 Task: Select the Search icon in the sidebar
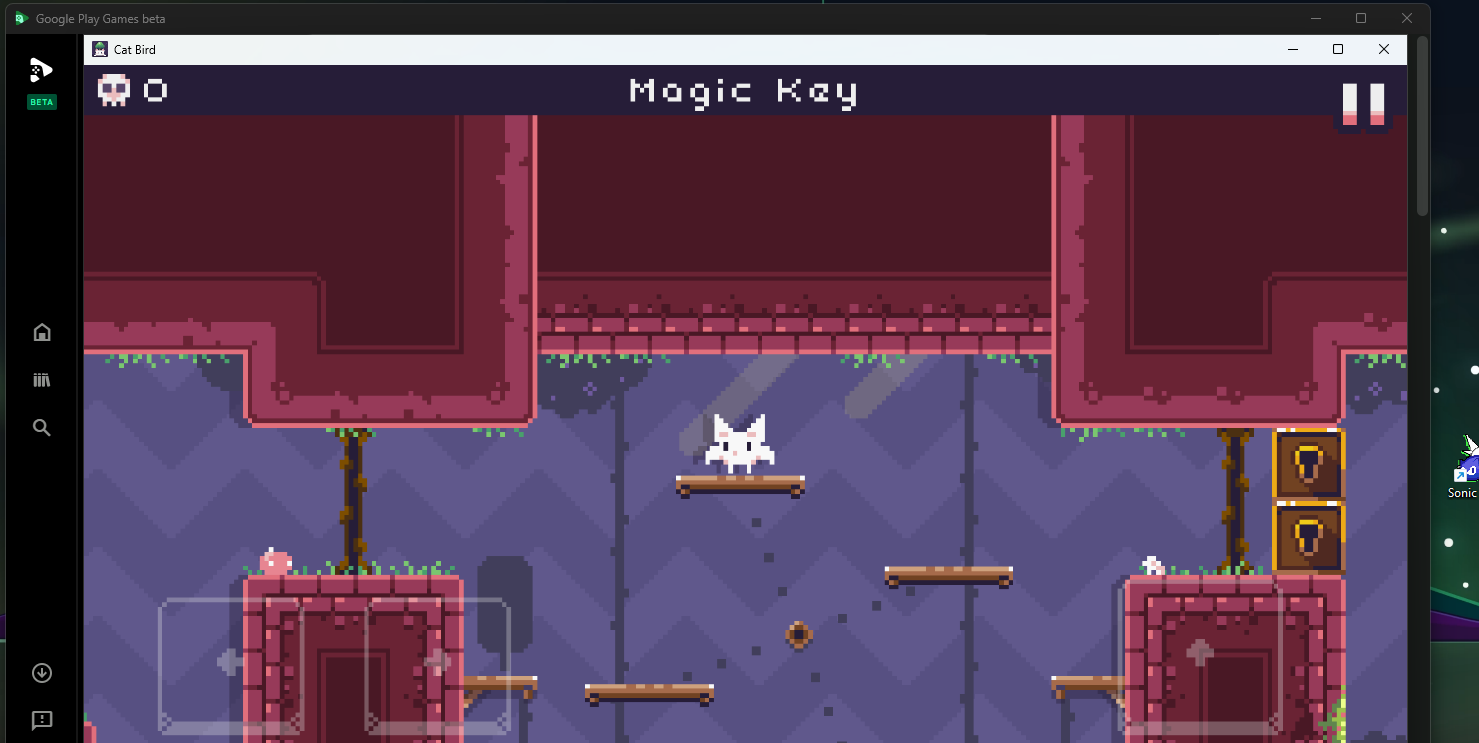coord(41,427)
